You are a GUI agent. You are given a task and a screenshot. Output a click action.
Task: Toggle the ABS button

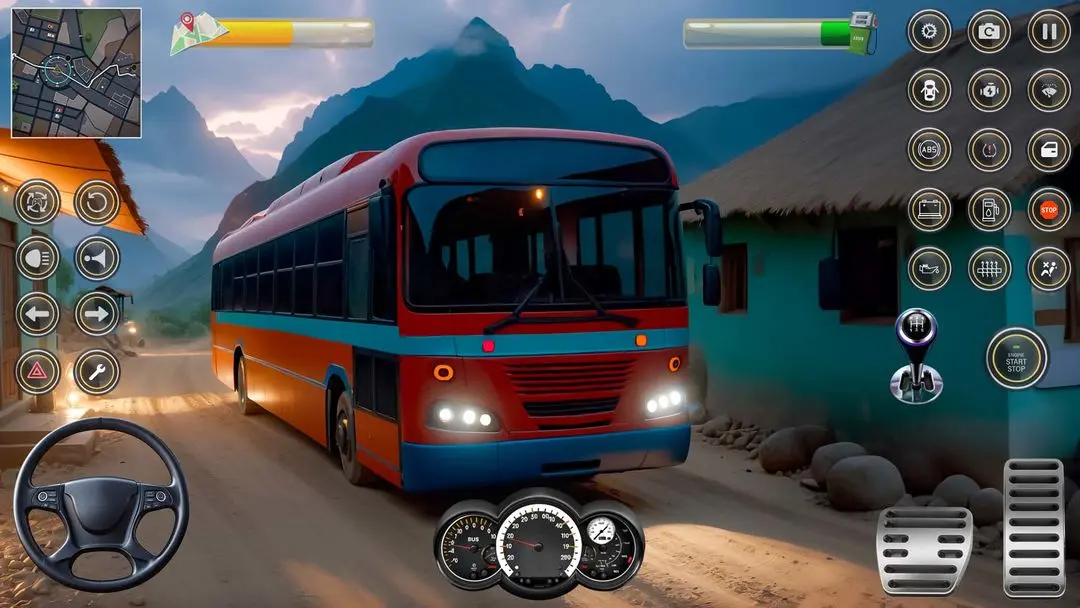[929, 150]
